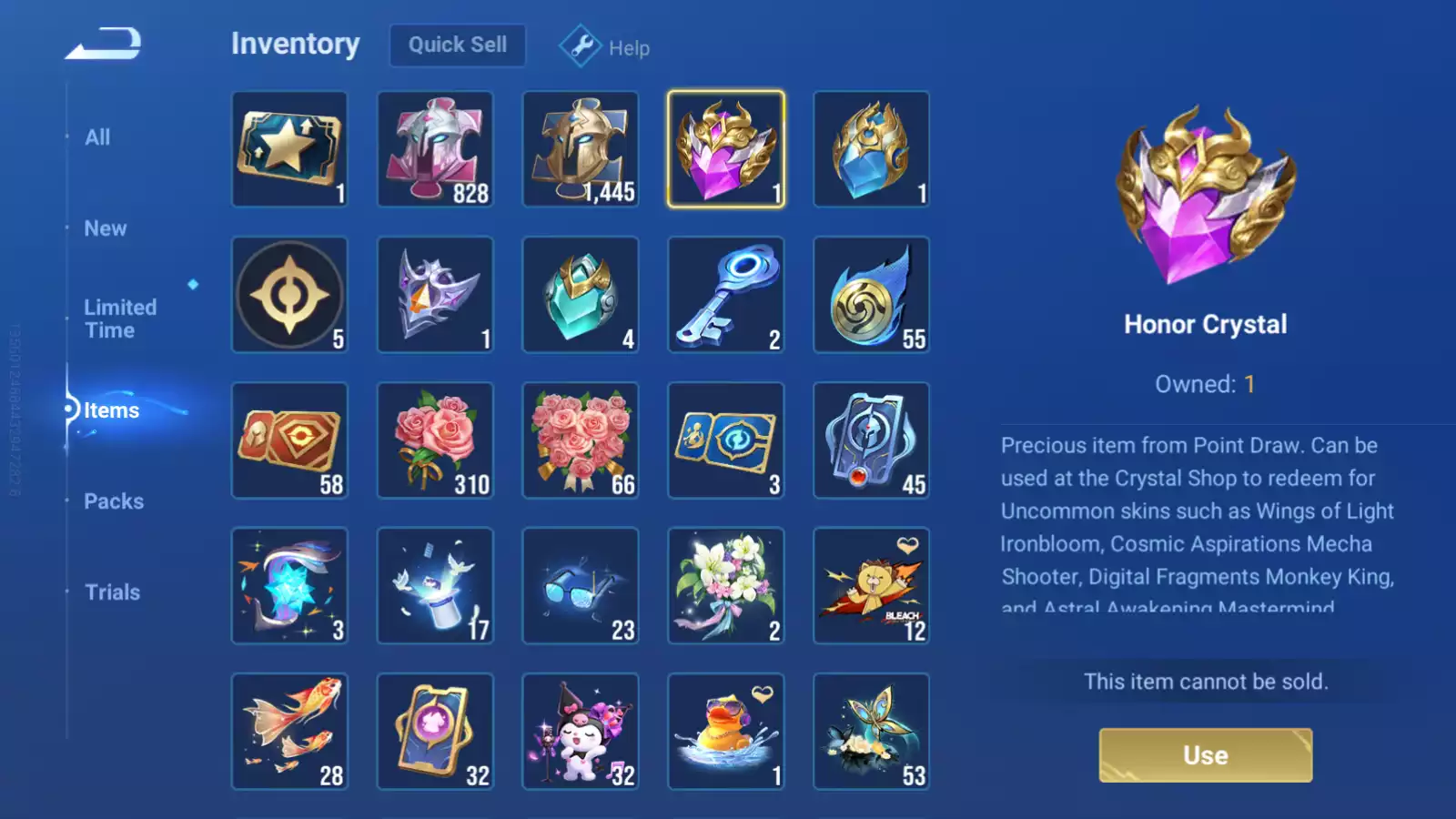Select the golden butterfly item

pos(871,731)
